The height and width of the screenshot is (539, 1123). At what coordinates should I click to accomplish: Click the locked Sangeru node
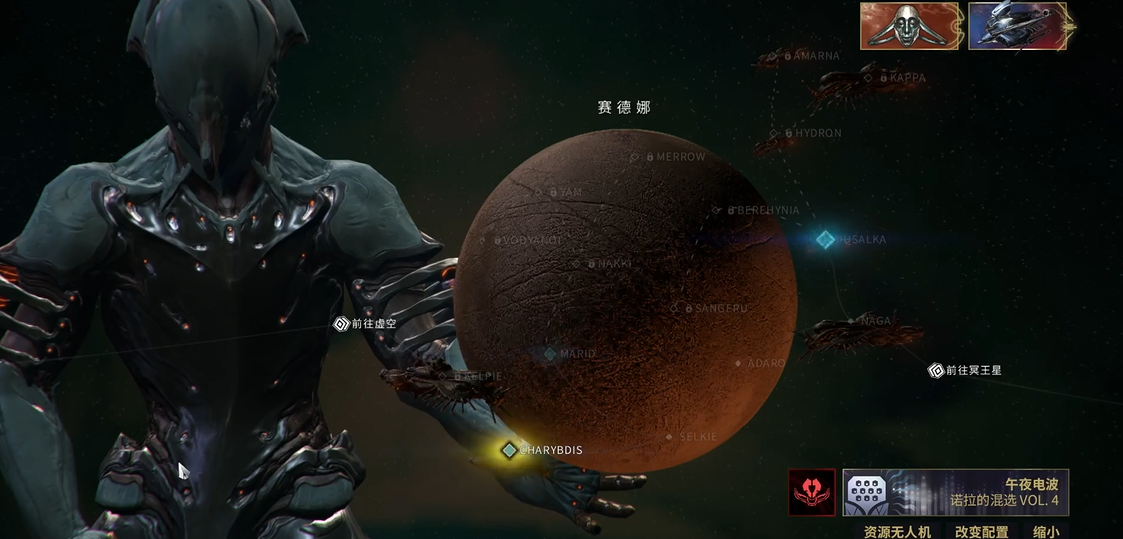675,308
